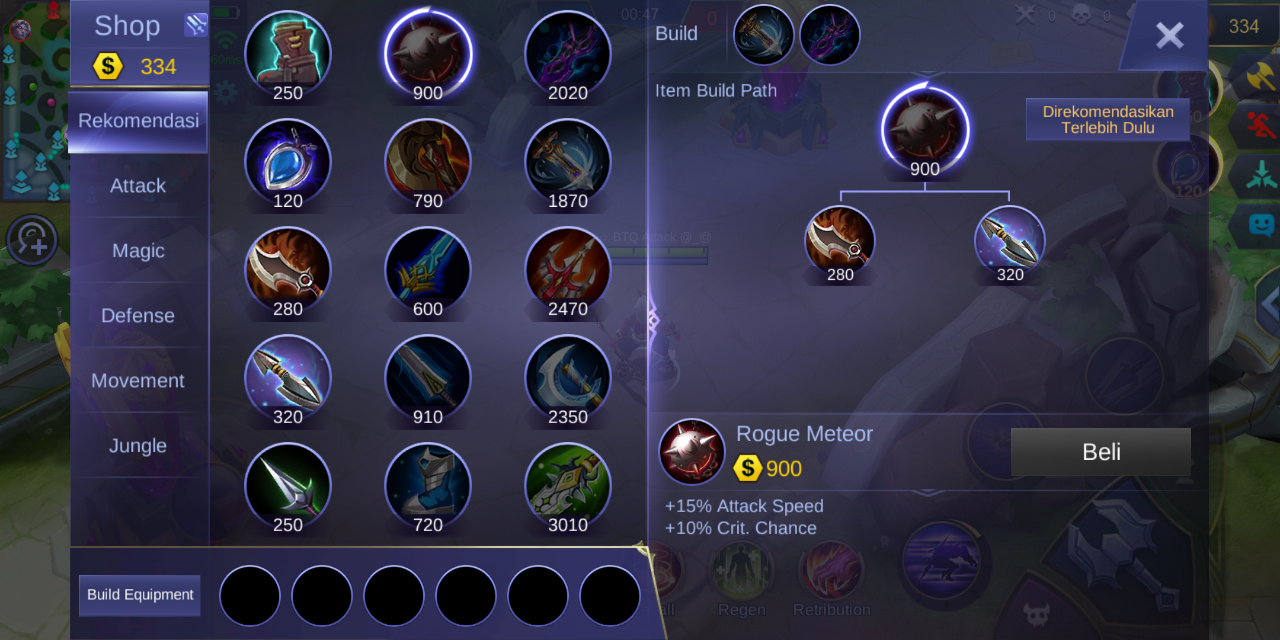The height and width of the screenshot is (640, 1280).
Task: Switch to the Jungle category tab
Action: coord(138,446)
